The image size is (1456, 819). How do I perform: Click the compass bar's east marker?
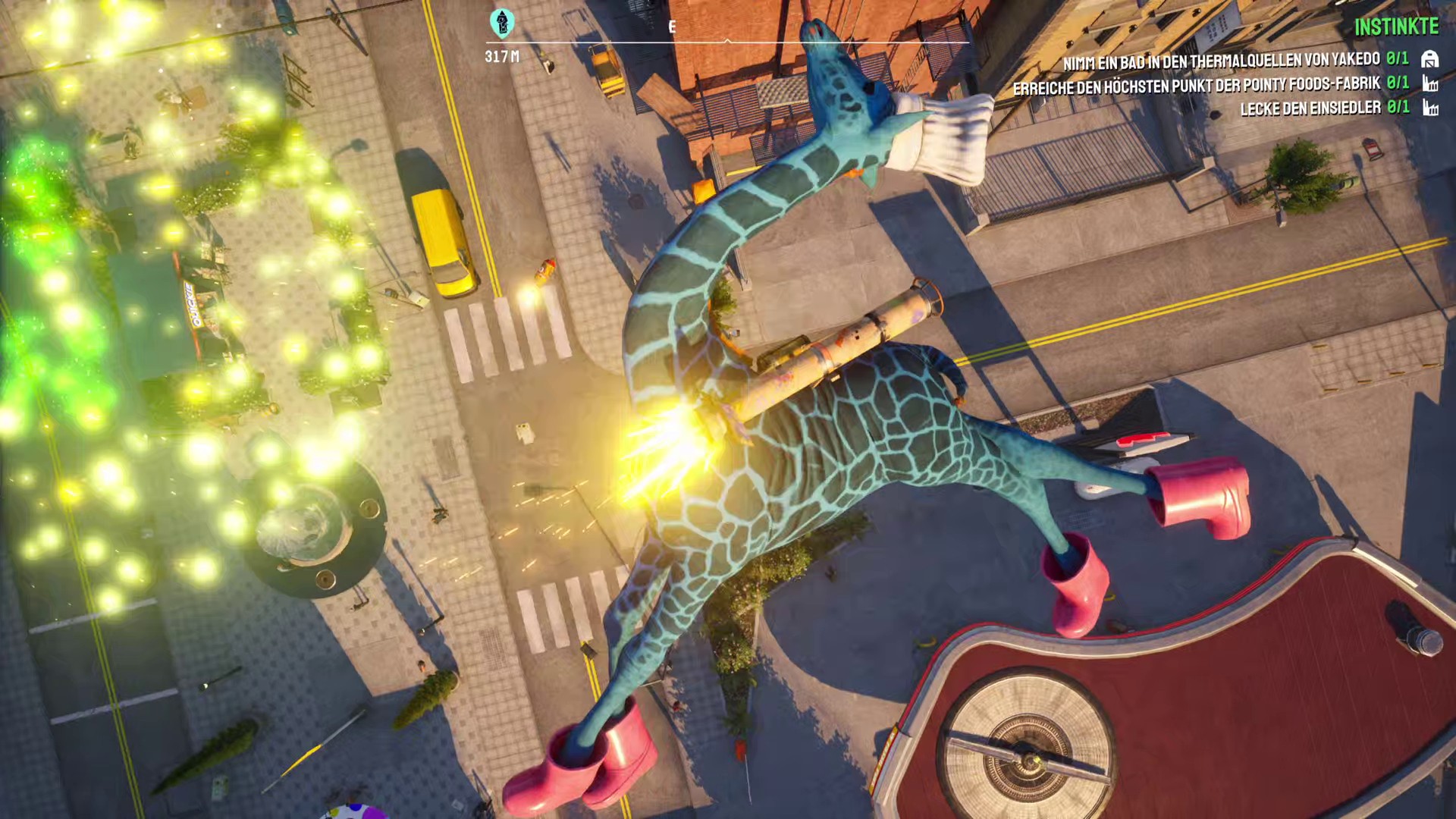[672, 27]
